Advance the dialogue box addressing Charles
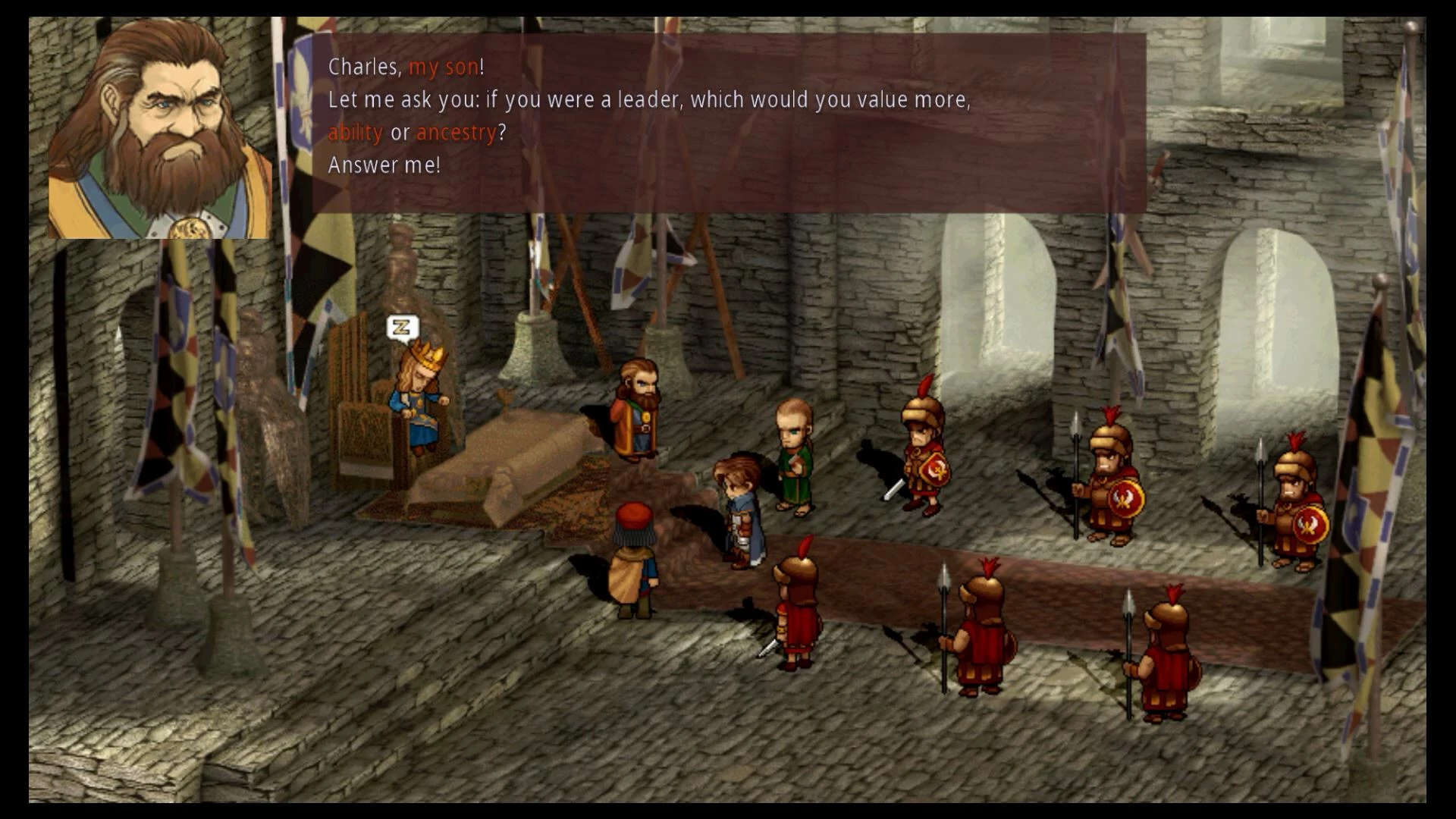This screenshot has width=1456, height=819. [x=728, y=123]
